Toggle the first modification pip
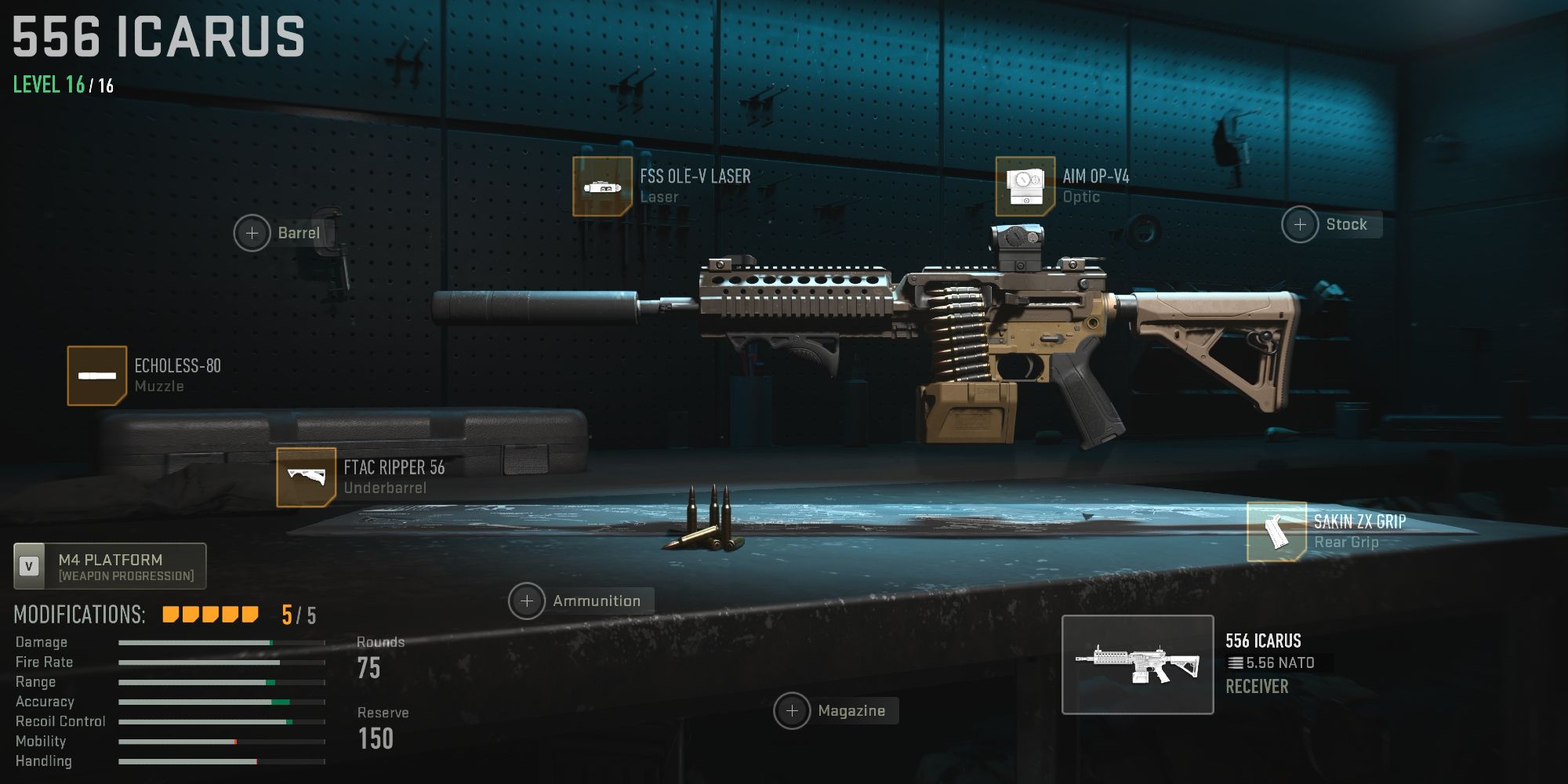 pos(170,615)
